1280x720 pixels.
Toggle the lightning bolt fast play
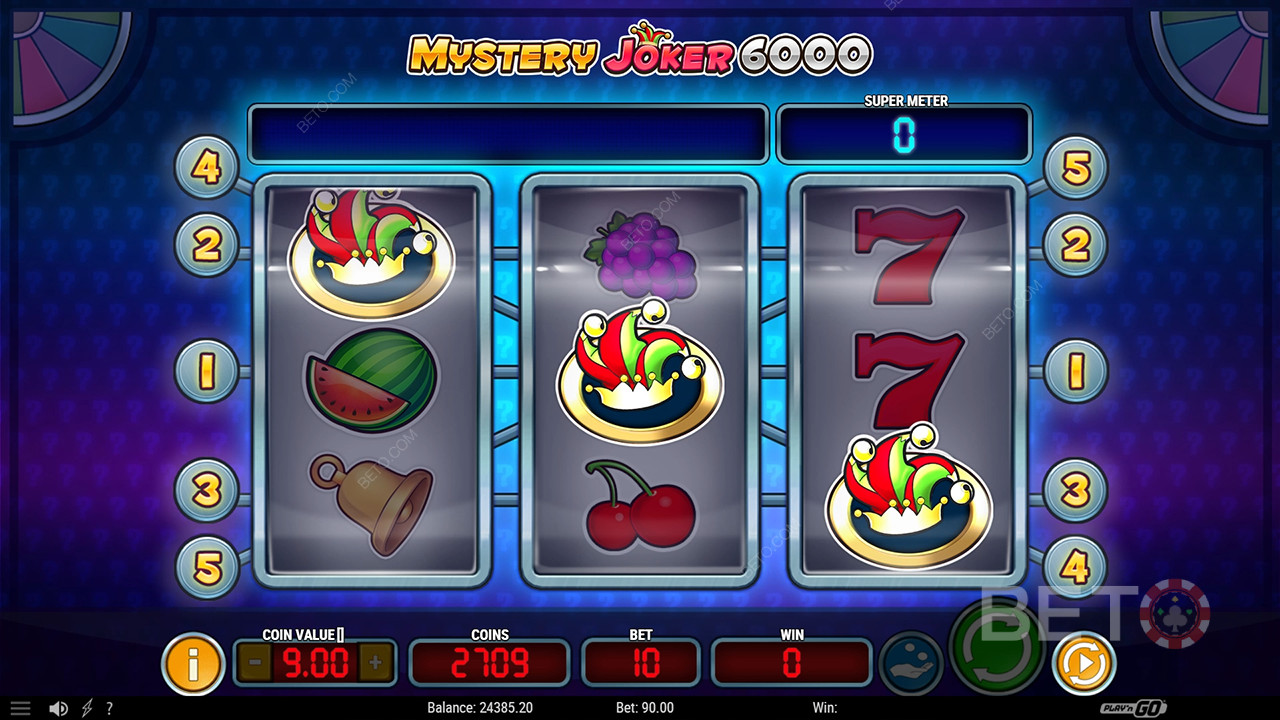[x=87, y=708]
